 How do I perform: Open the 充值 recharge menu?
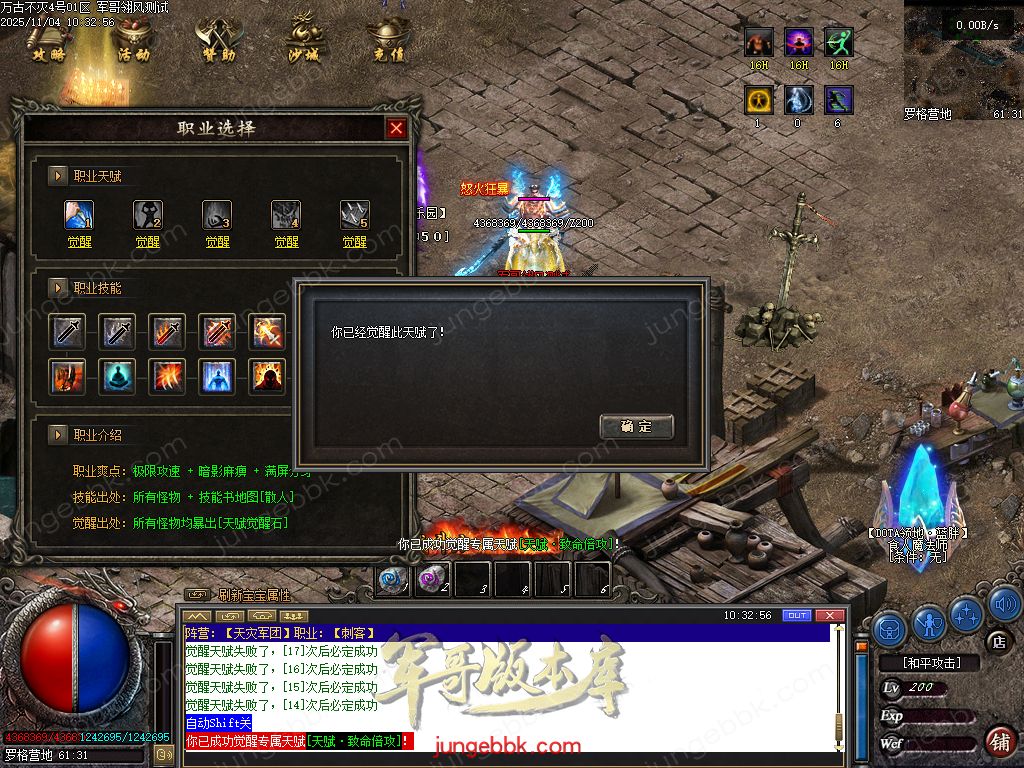388,41
